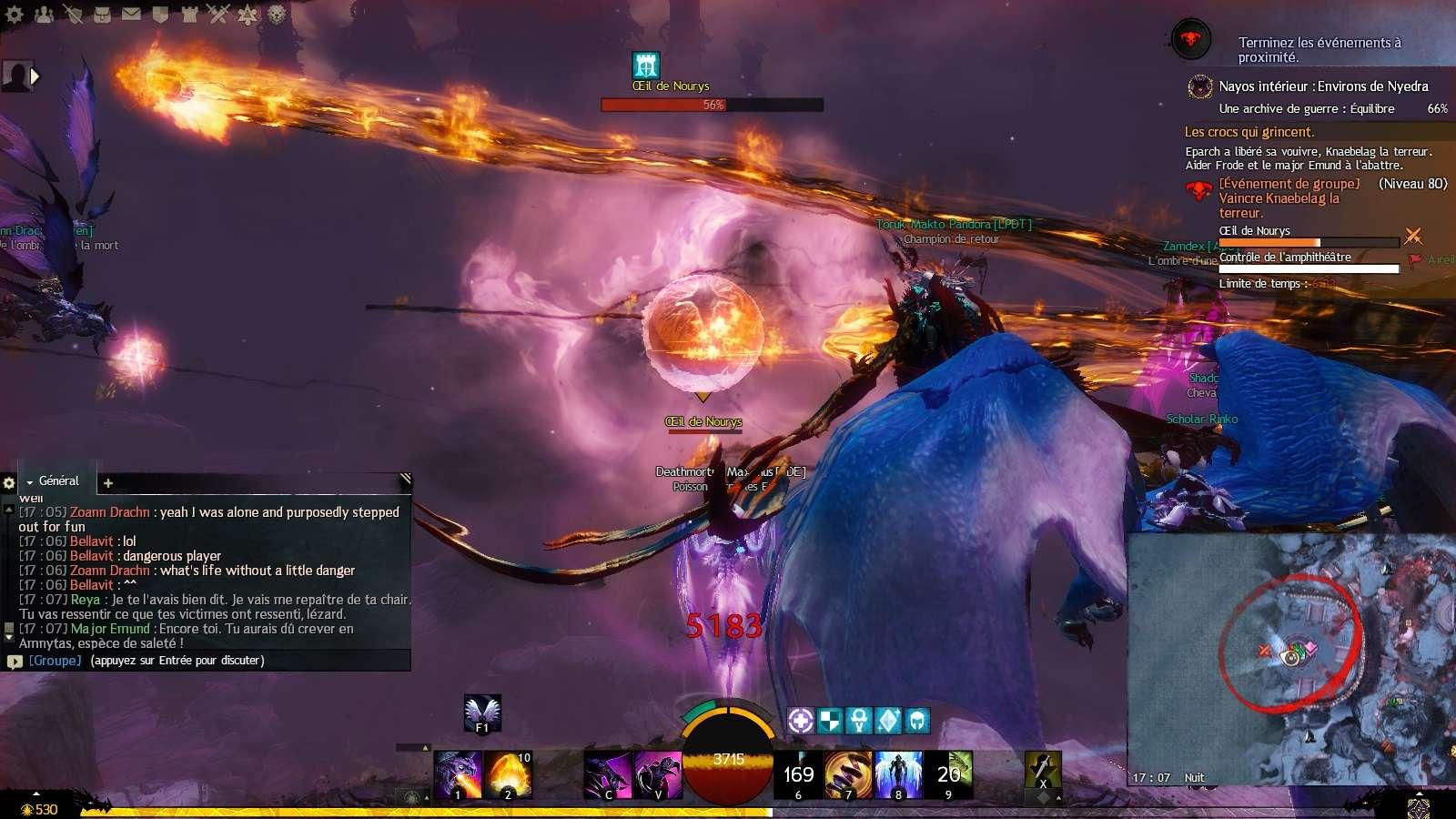The height and width of the screenshot is (819, 1456).
Task: Activate the dragon fire breath skill
Action: tap(458, 774)
